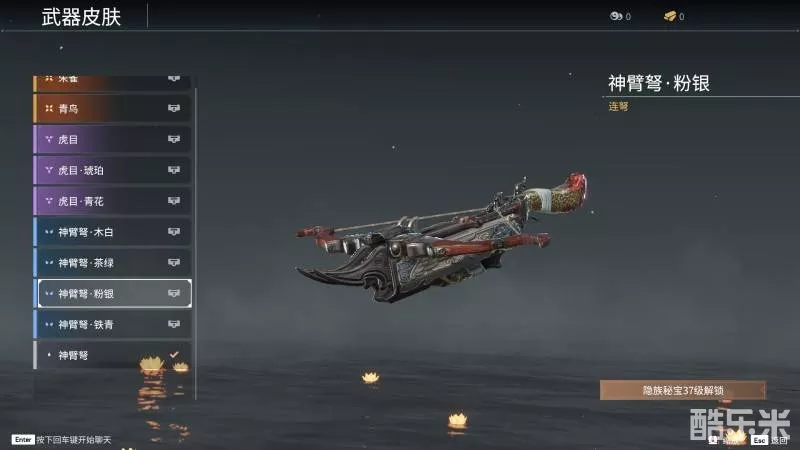Select the 虎目·琥珀 skin
800x450 pixels.
pyautogui.click(x=112, y=170)
